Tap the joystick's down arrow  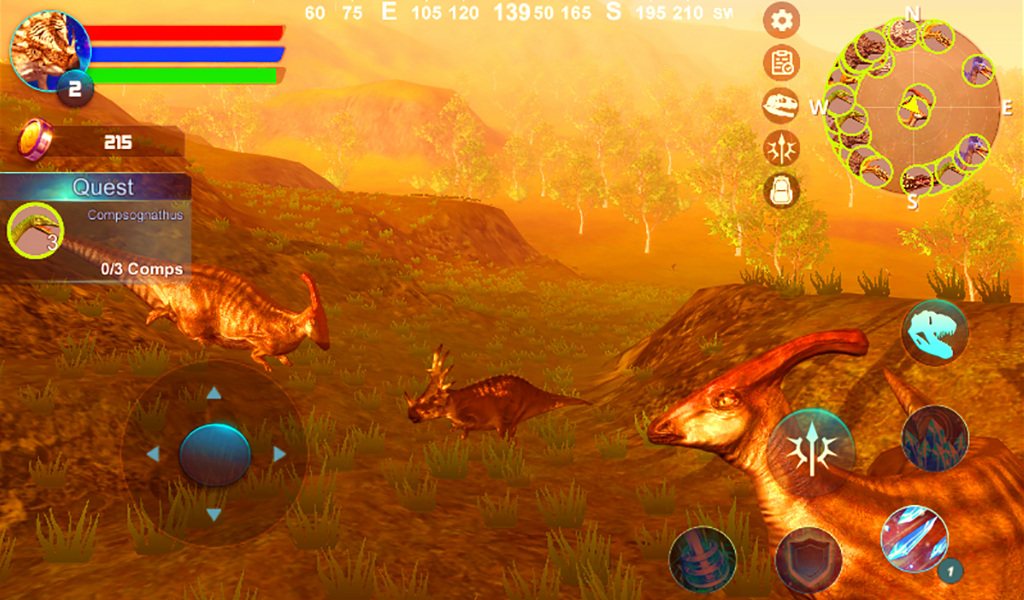coord(214,516)
